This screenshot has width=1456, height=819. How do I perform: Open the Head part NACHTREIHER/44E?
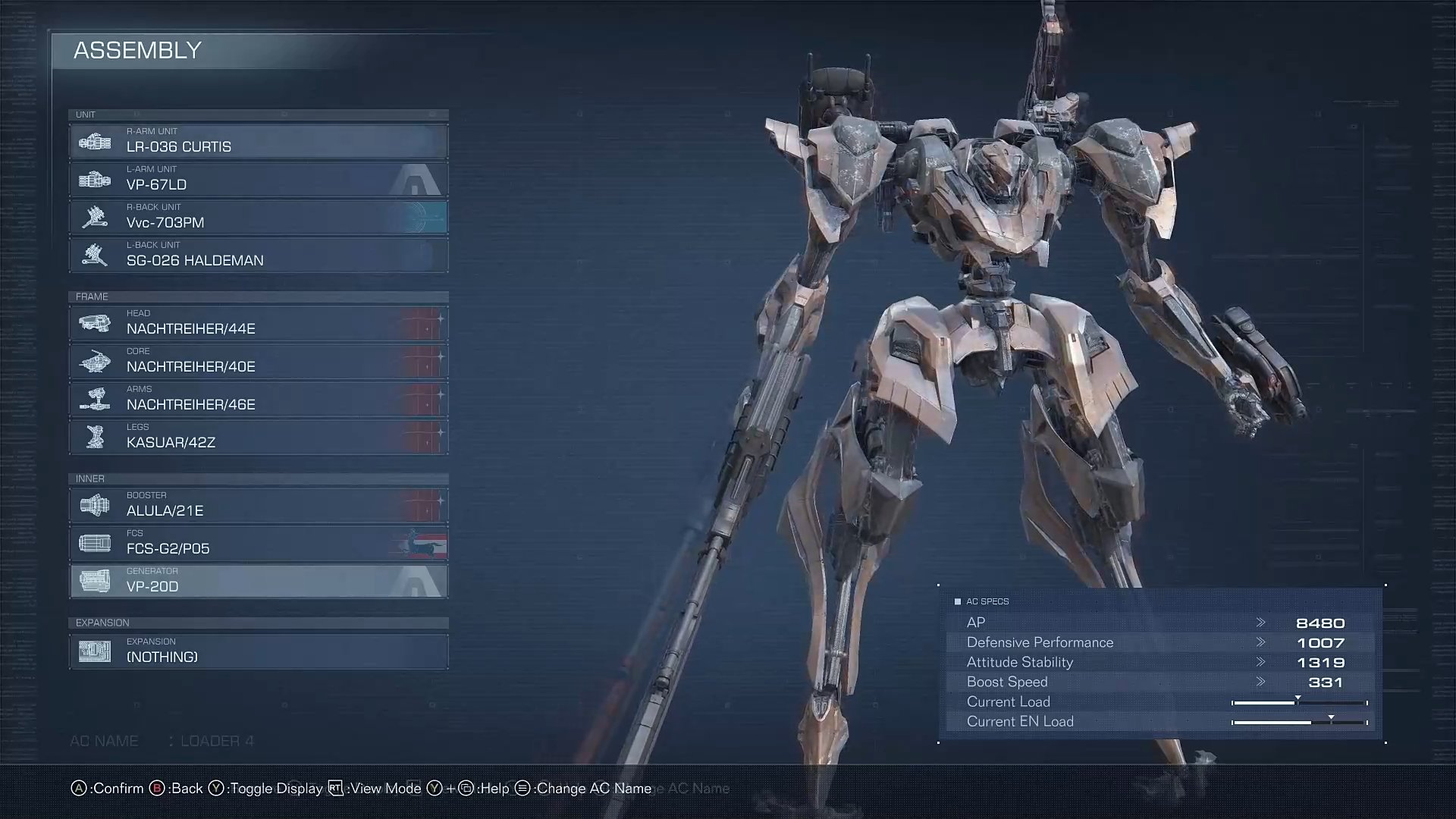(258, 323)
